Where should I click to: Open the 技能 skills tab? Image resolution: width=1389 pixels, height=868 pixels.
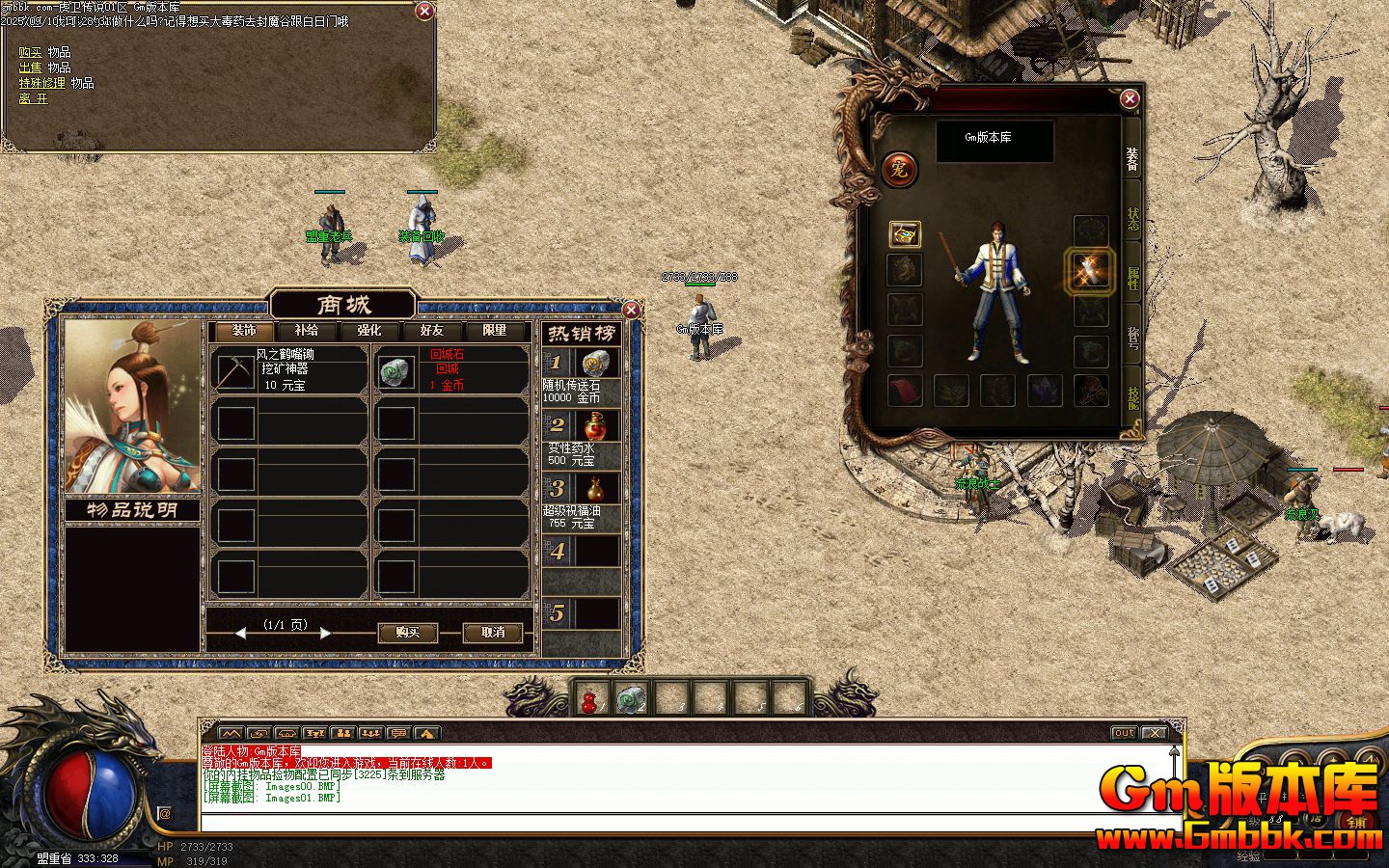(1133, 397)
